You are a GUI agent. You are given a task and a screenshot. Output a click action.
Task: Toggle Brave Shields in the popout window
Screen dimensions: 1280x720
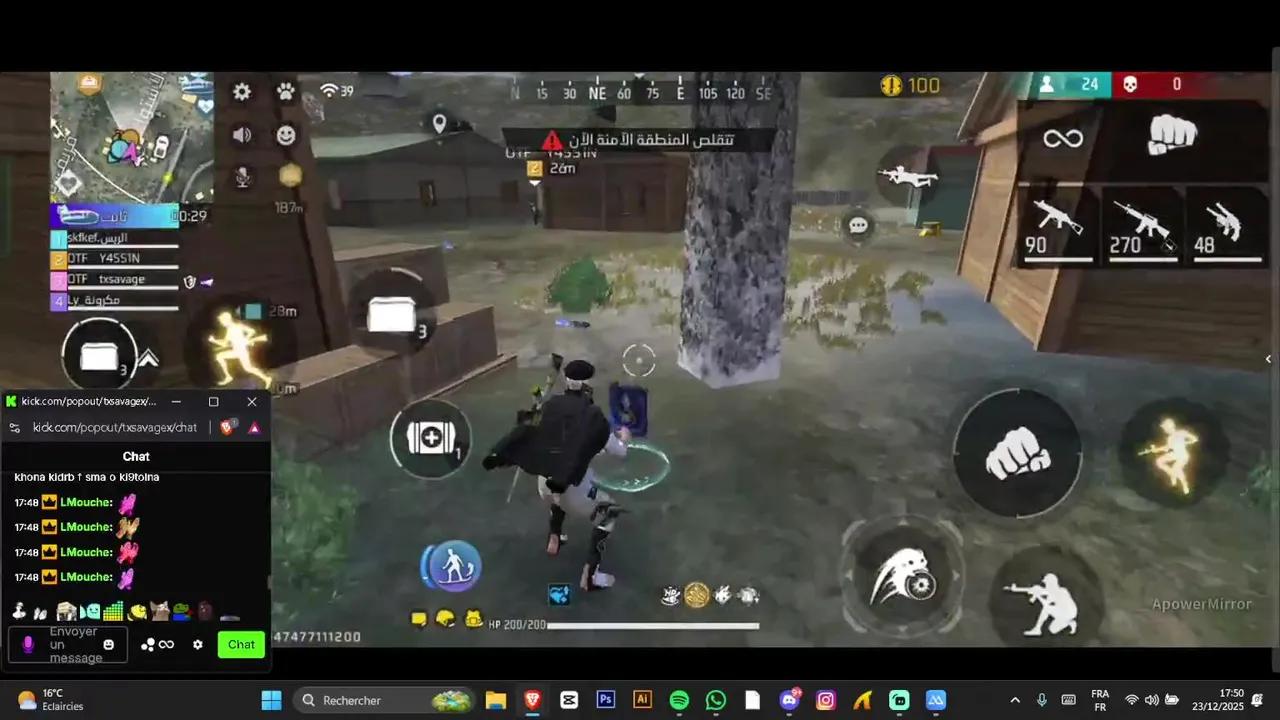227,427
